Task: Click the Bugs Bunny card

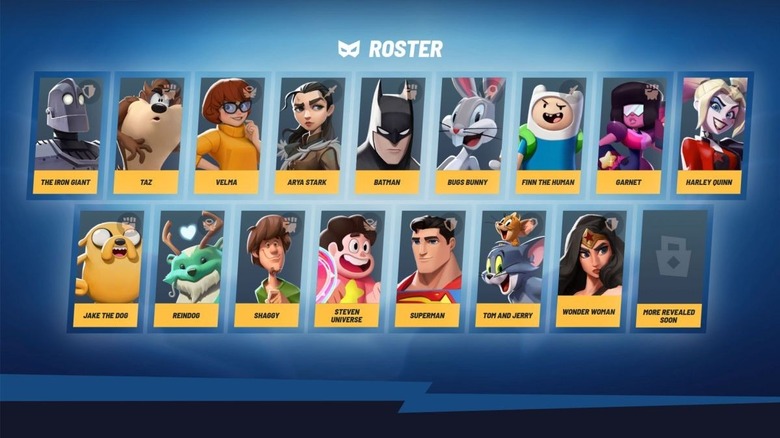Action: click(x=469, y=135)
